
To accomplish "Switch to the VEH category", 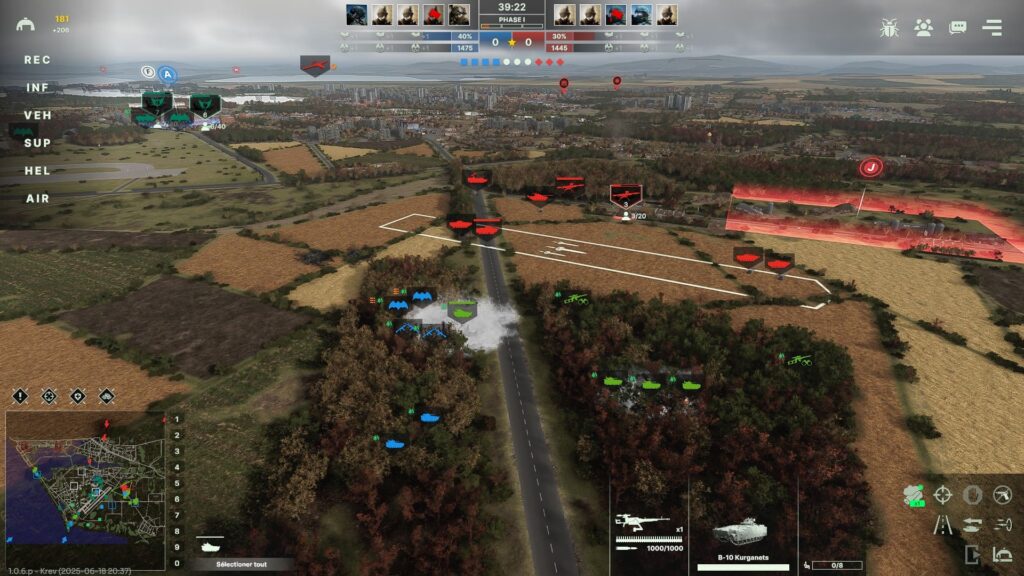I will pyautogui.click(x=37, y=116).
